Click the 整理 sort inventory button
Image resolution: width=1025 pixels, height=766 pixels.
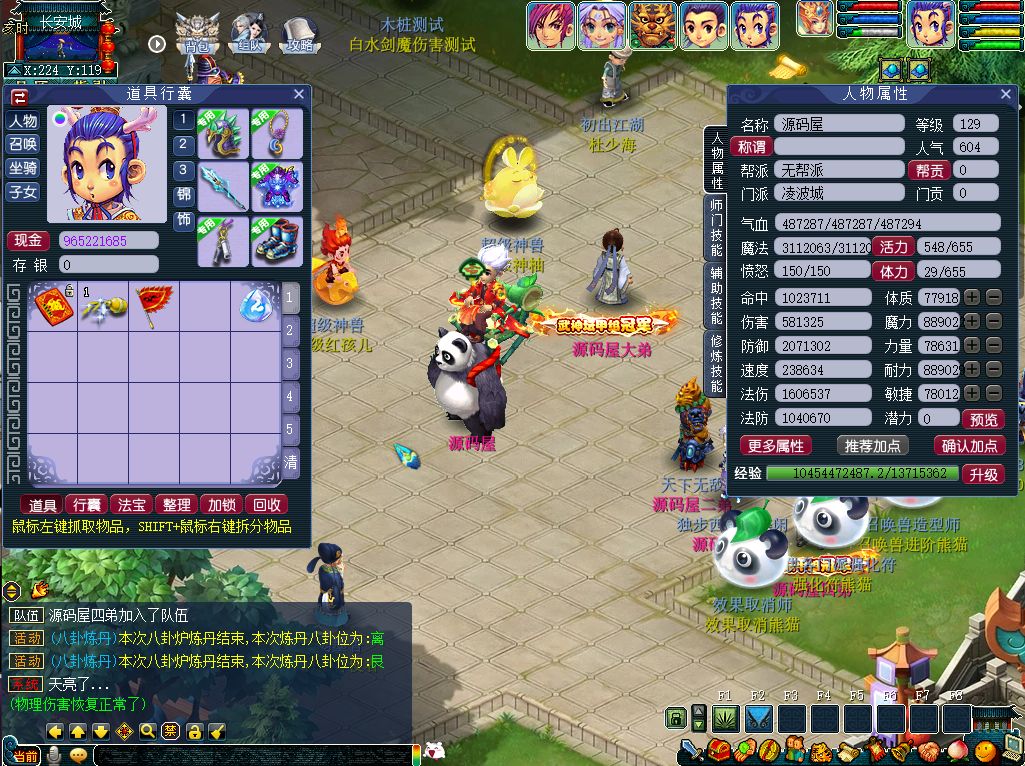coord(176,505)
